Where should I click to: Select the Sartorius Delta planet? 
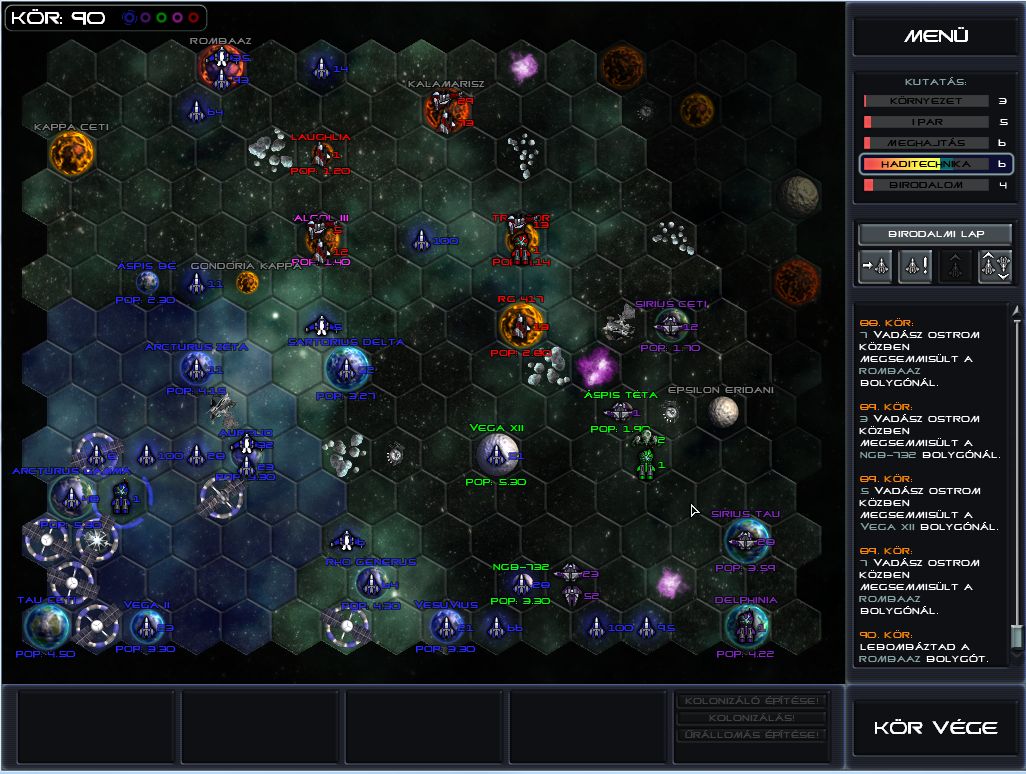[346, 369]
